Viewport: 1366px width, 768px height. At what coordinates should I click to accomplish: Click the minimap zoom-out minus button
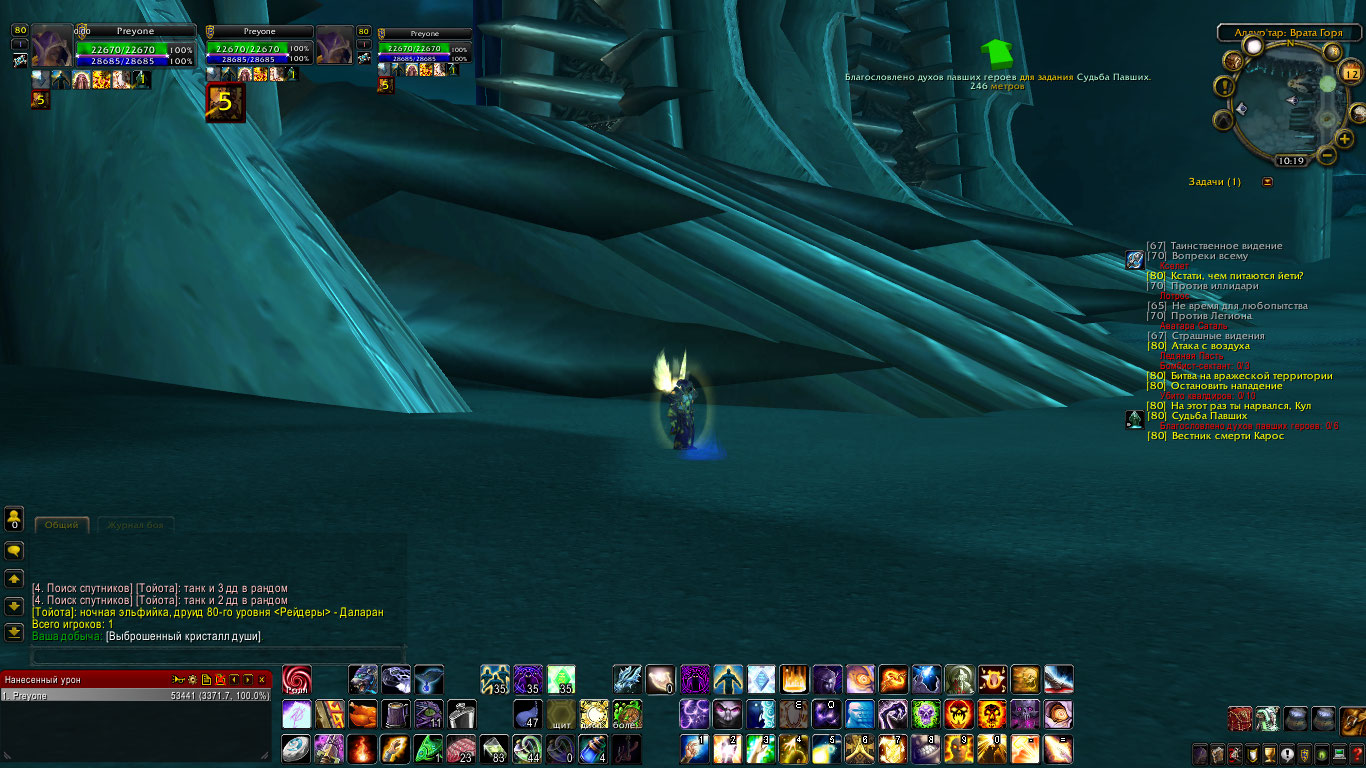tap(1327, 155)
